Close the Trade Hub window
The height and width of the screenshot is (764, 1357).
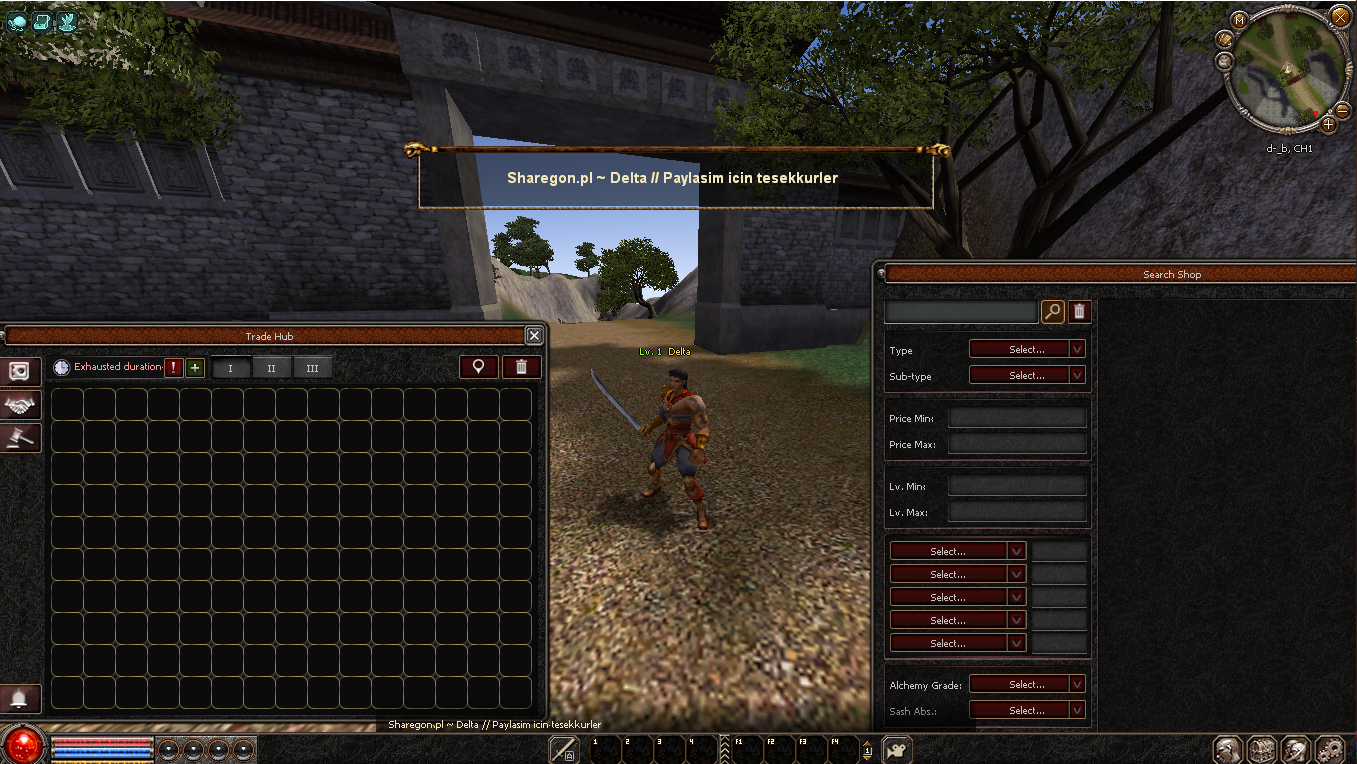coord(534,336)
